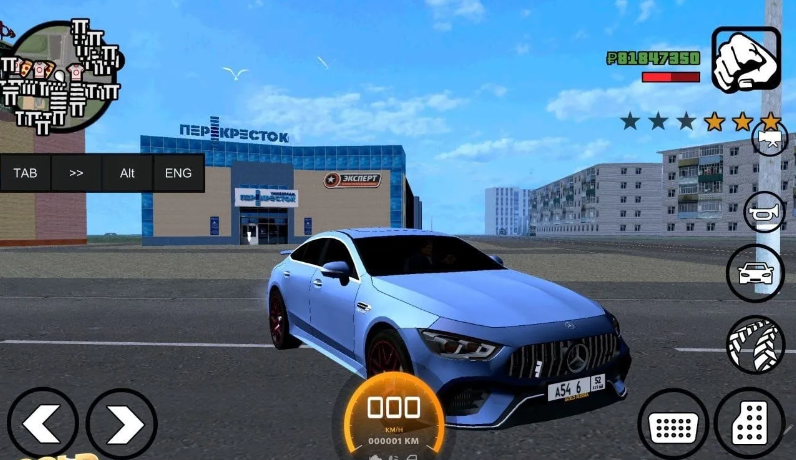Tap the TAB button

pyautogui.click(x=25, y=173)
